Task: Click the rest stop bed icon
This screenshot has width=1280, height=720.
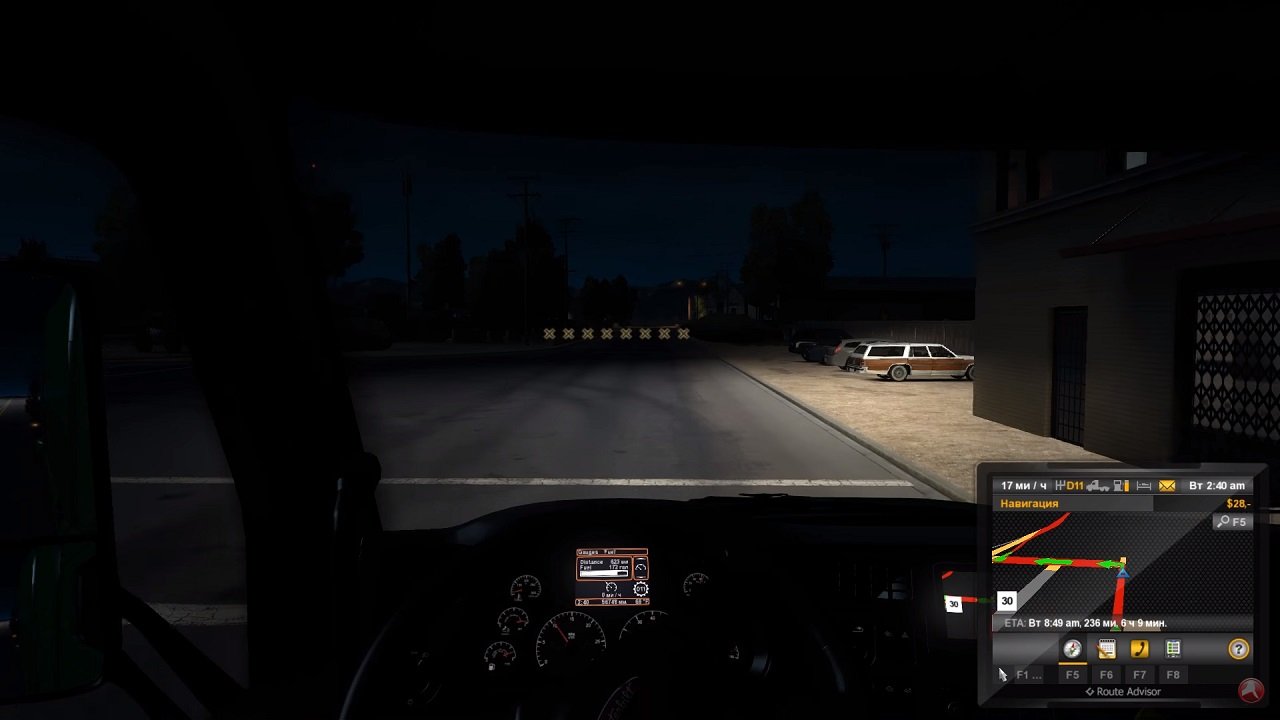Action: tap(1143, 485)
